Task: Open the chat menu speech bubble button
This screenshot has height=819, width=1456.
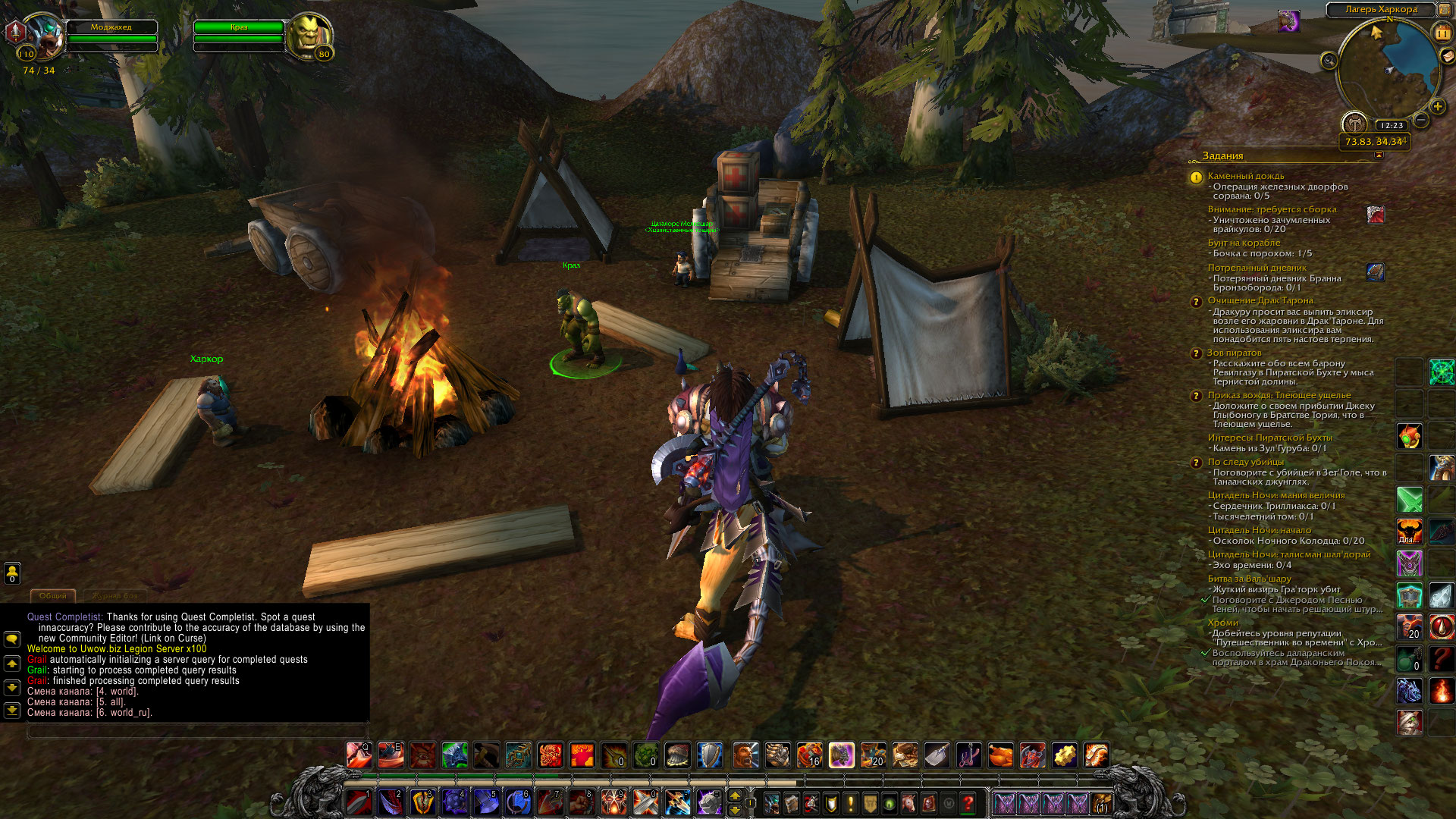Action: coord(12,639)
